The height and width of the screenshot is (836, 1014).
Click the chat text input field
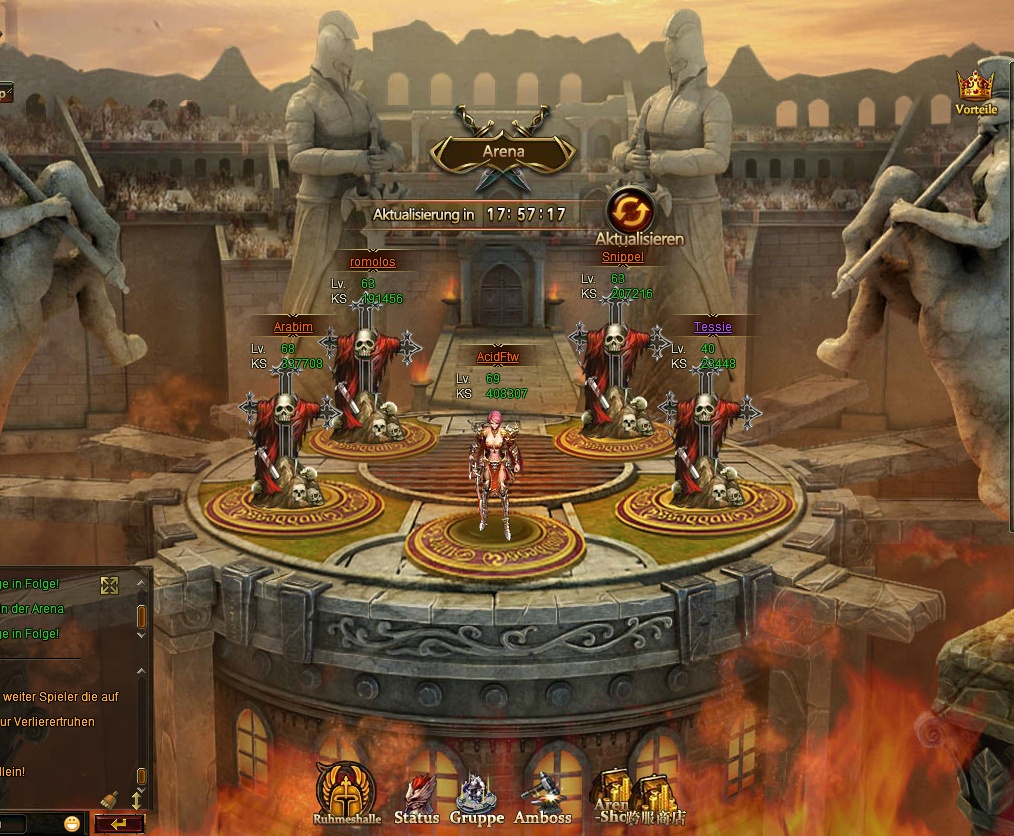point(28,824)
